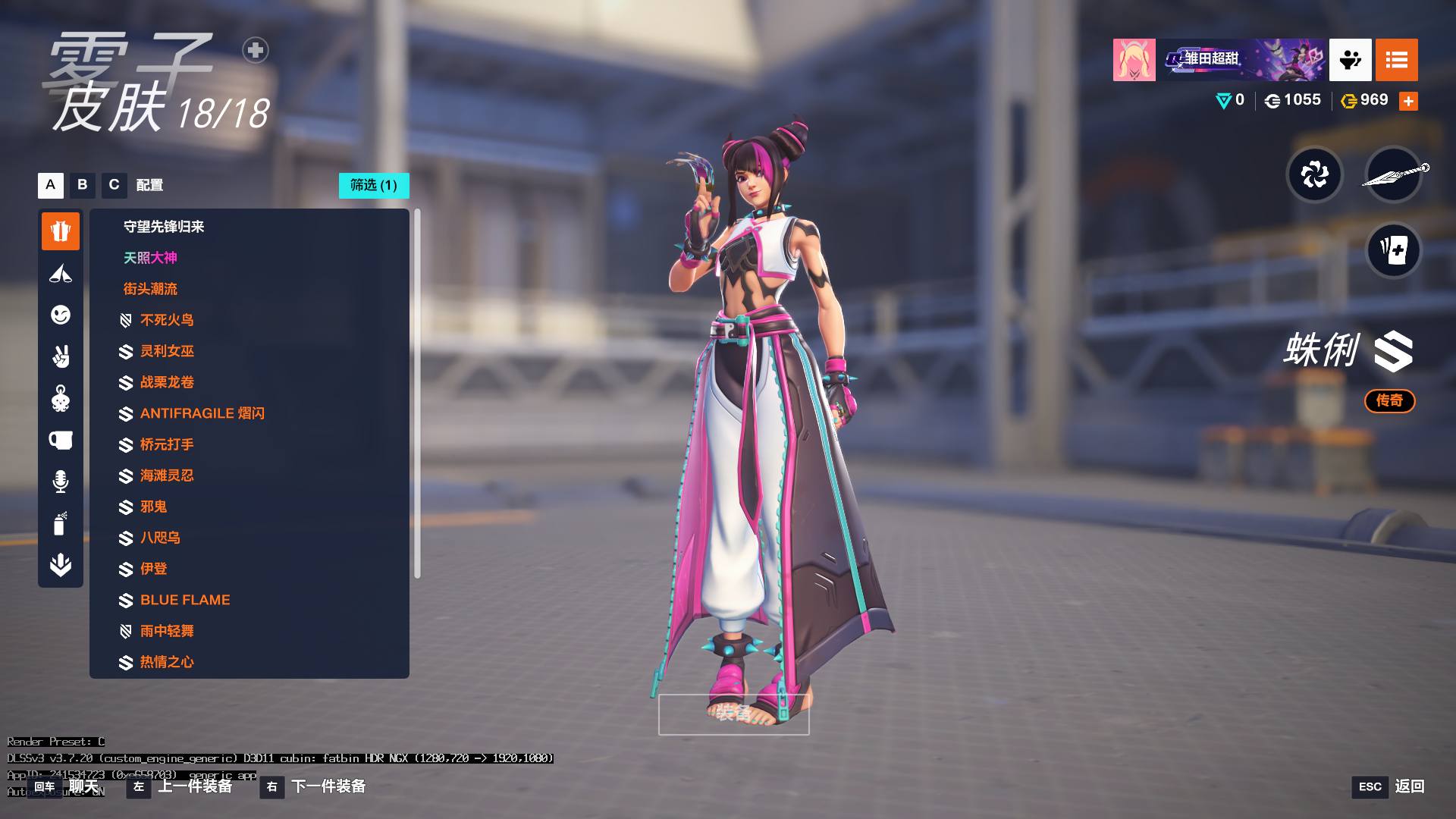Click the plus icon beside hero name

tap(256, 50)
